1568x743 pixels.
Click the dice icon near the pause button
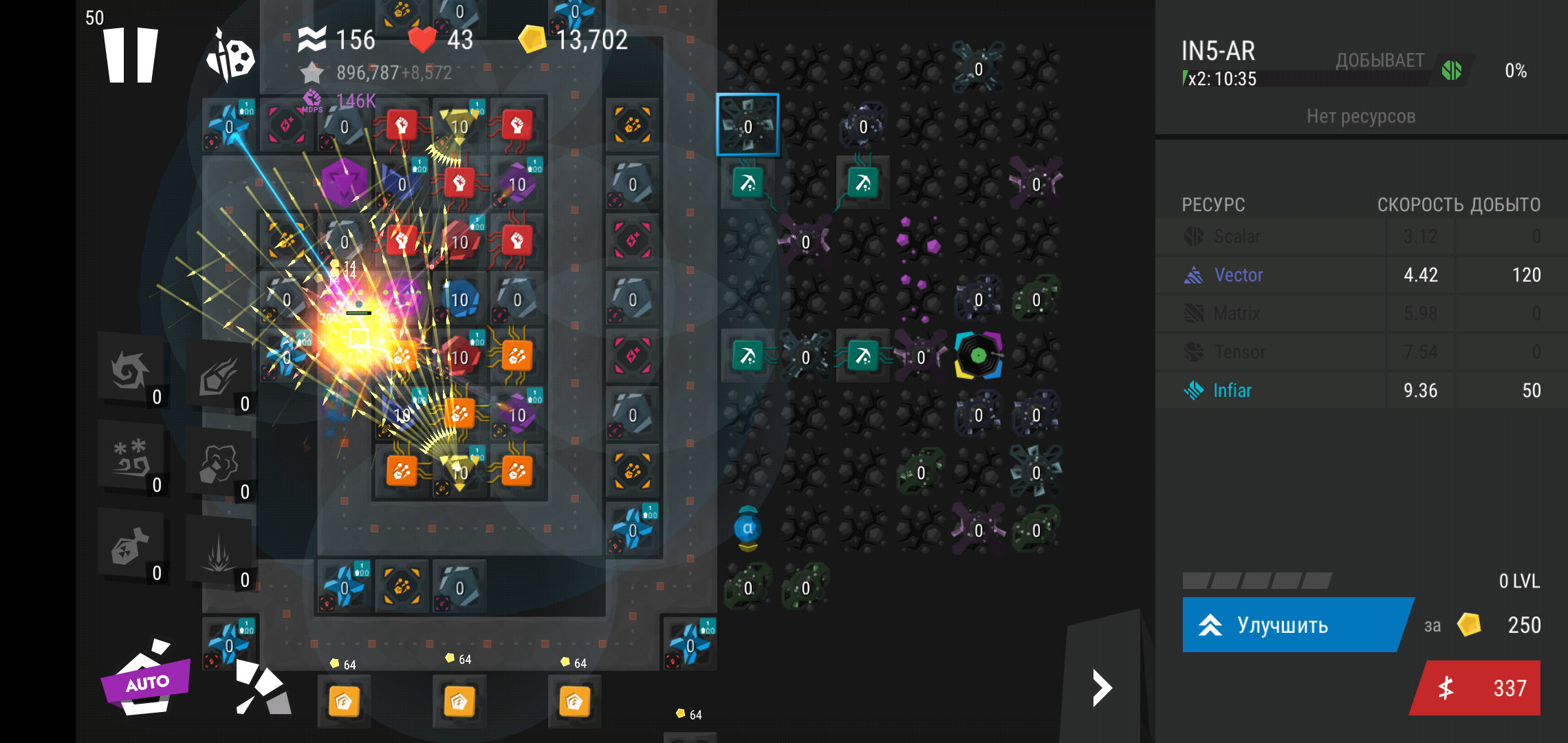coord(231,55)
